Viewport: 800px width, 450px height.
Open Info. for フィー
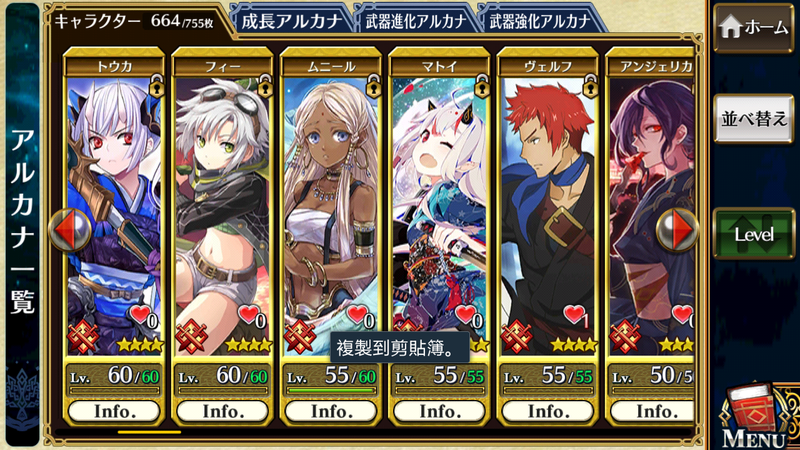click(221, 411)
